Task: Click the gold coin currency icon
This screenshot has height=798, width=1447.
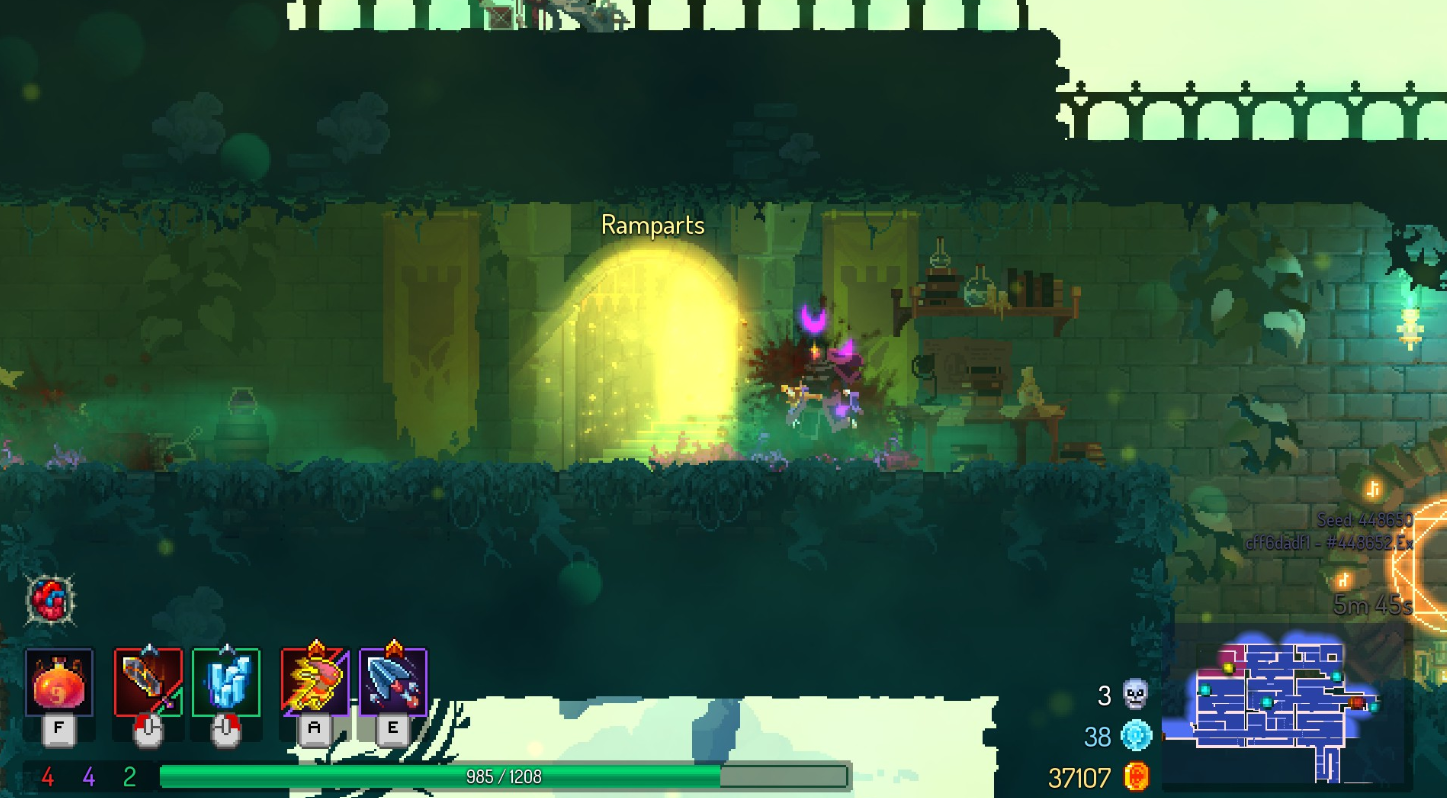Action: (x=1135, y=777)
